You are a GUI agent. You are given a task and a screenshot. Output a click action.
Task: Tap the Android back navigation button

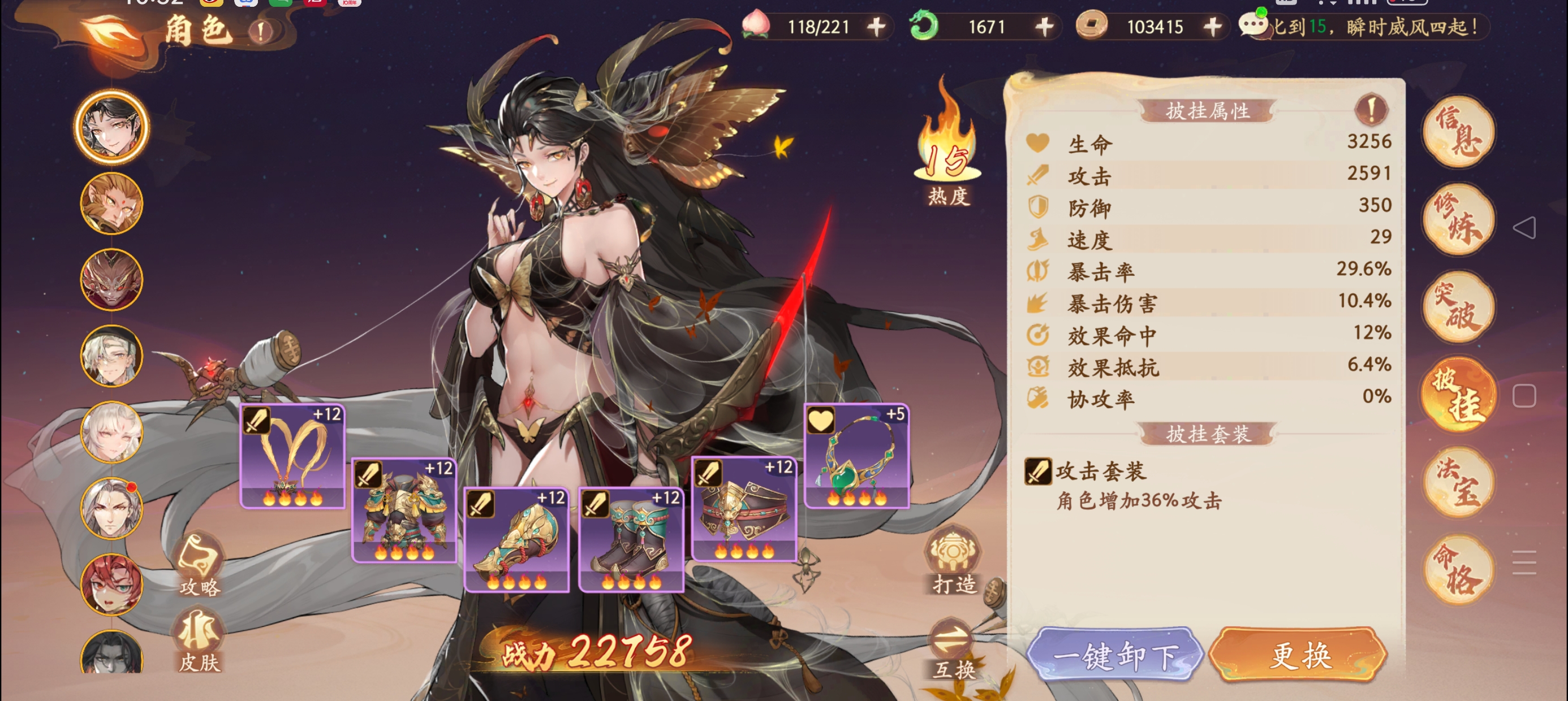[1524, 228]
